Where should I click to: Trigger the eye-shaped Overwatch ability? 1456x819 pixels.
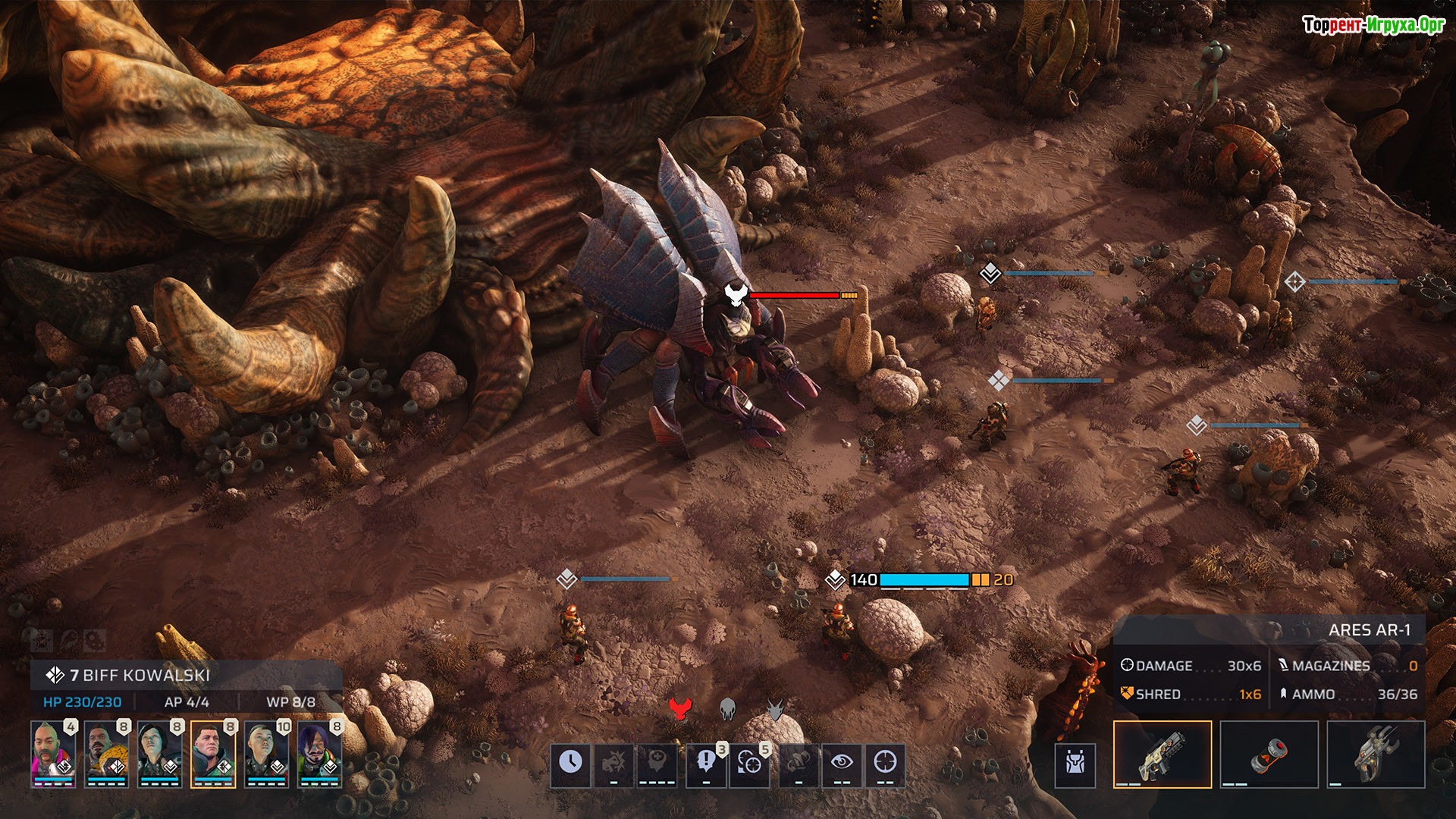[842, 763]
